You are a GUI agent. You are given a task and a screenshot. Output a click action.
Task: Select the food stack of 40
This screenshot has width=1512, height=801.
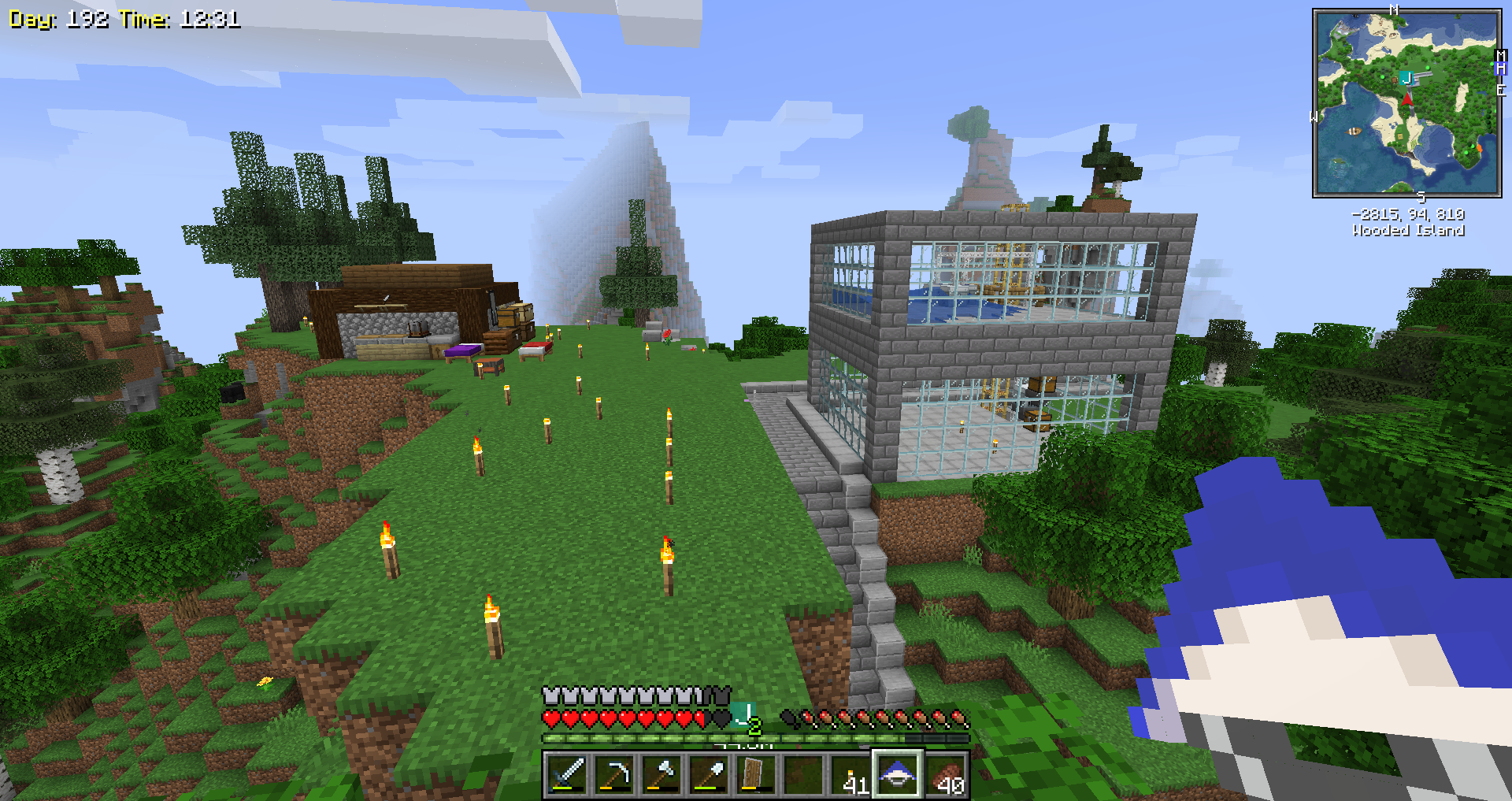[x=945, y=774]
